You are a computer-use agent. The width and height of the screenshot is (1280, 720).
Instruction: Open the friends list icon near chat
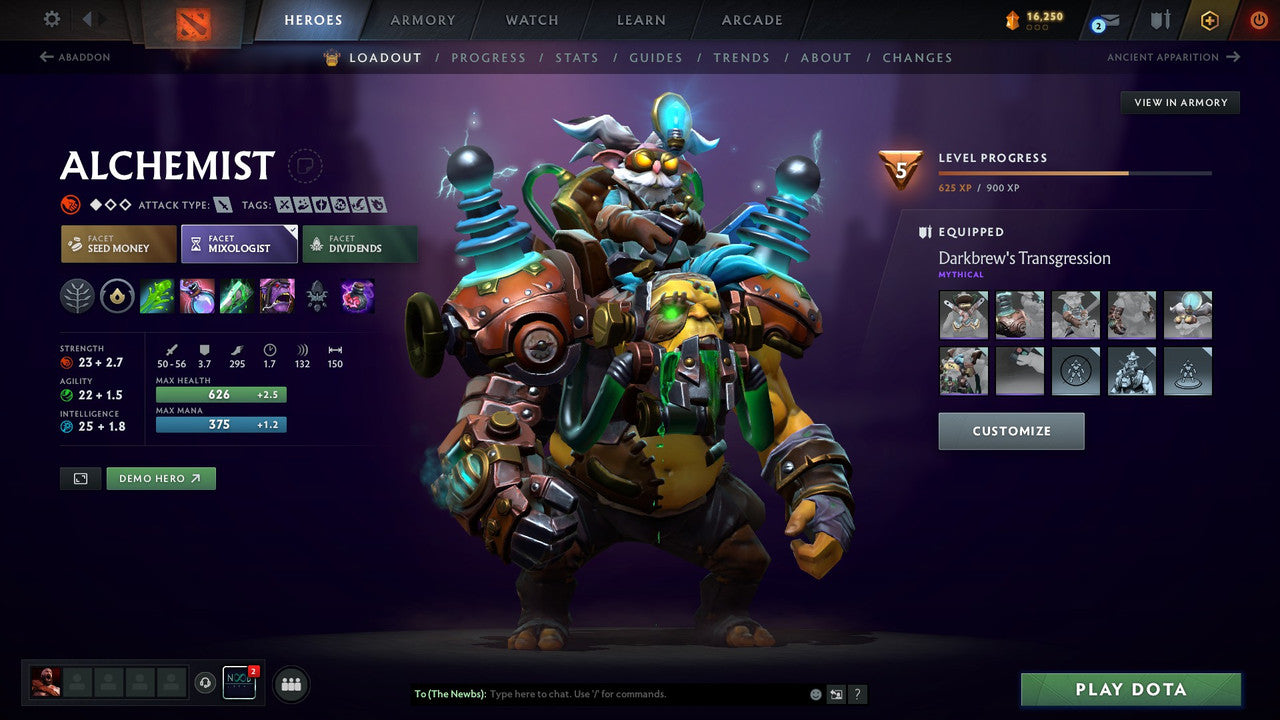[x=290, y=684]
